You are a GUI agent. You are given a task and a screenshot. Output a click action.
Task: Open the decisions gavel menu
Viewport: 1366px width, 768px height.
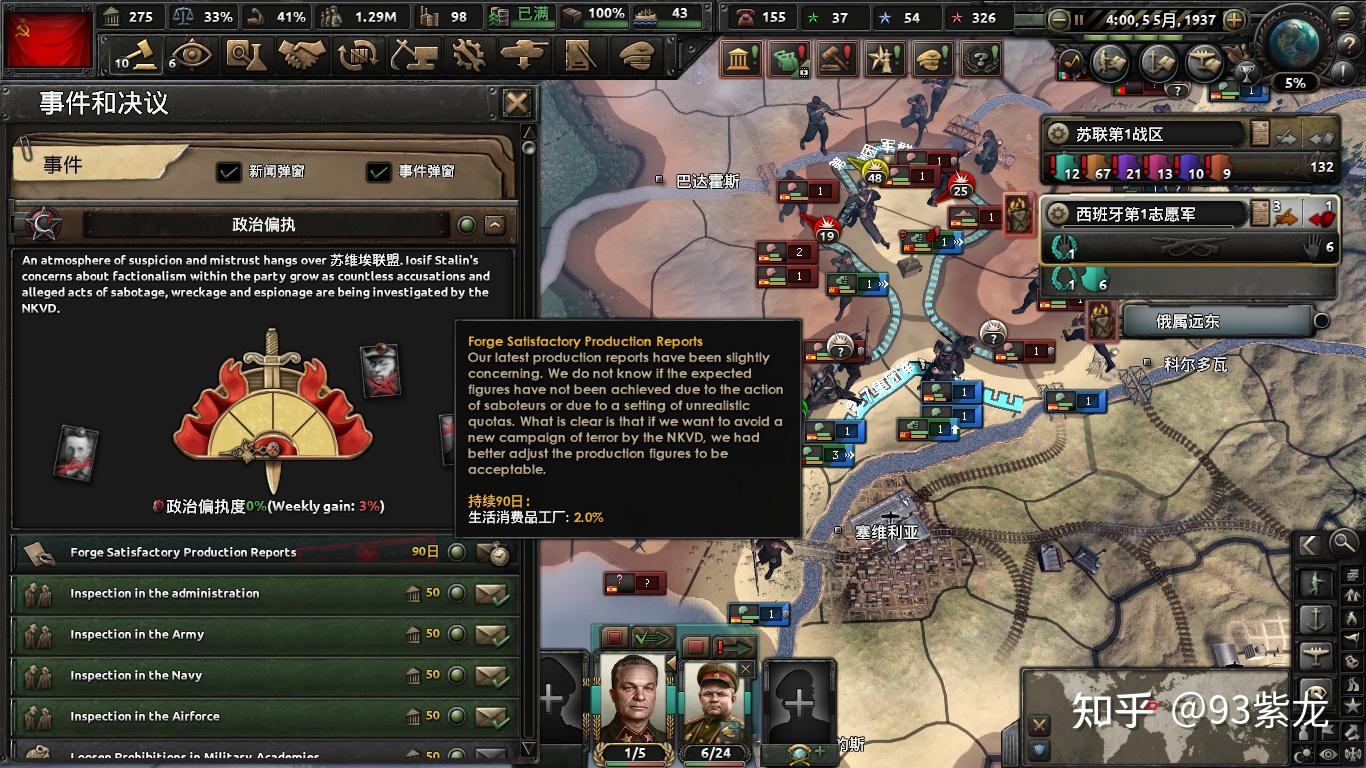(x=137, y=55)
